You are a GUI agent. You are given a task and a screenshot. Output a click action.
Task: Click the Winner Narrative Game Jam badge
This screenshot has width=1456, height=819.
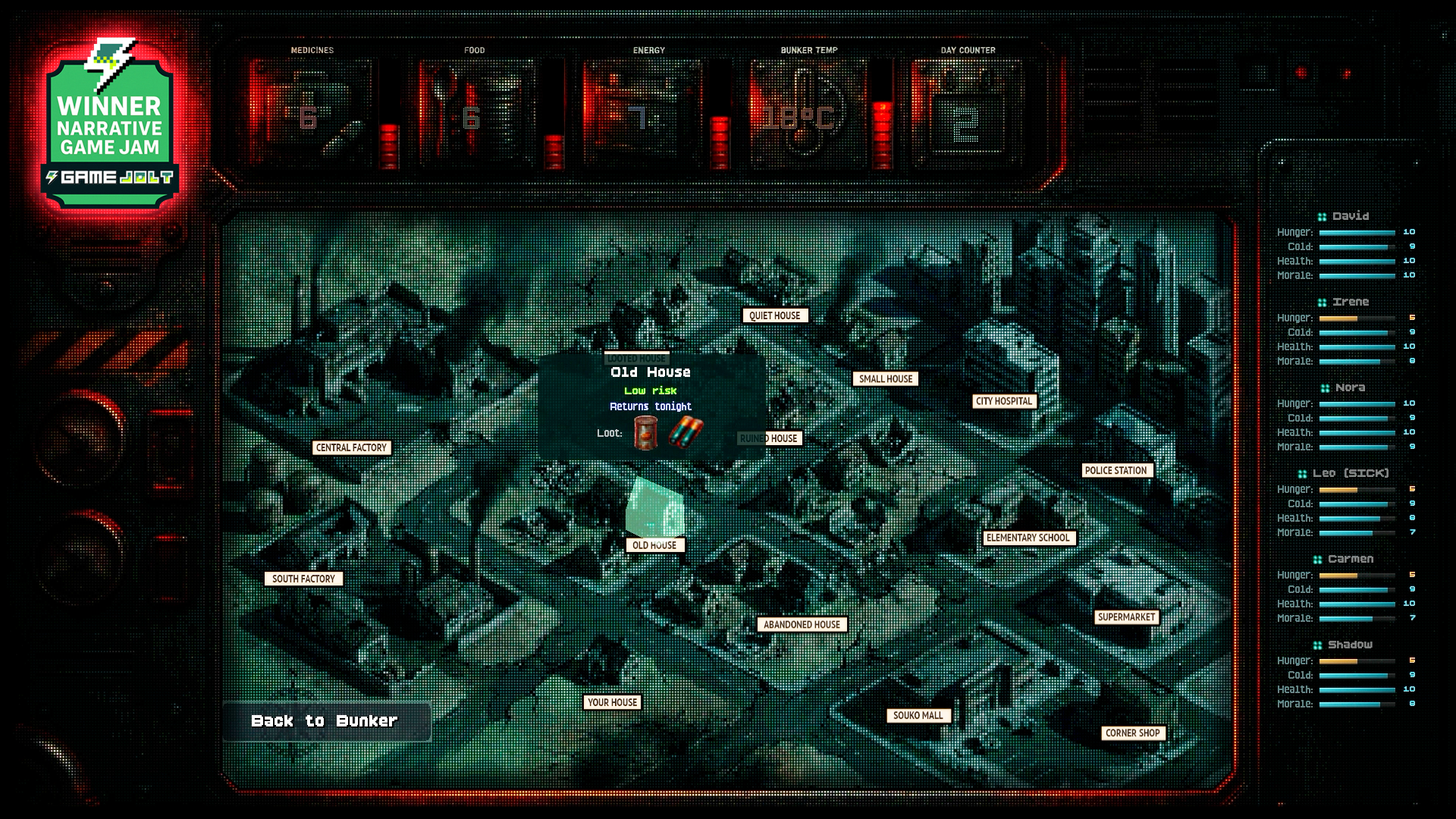[x=110, y=125]
